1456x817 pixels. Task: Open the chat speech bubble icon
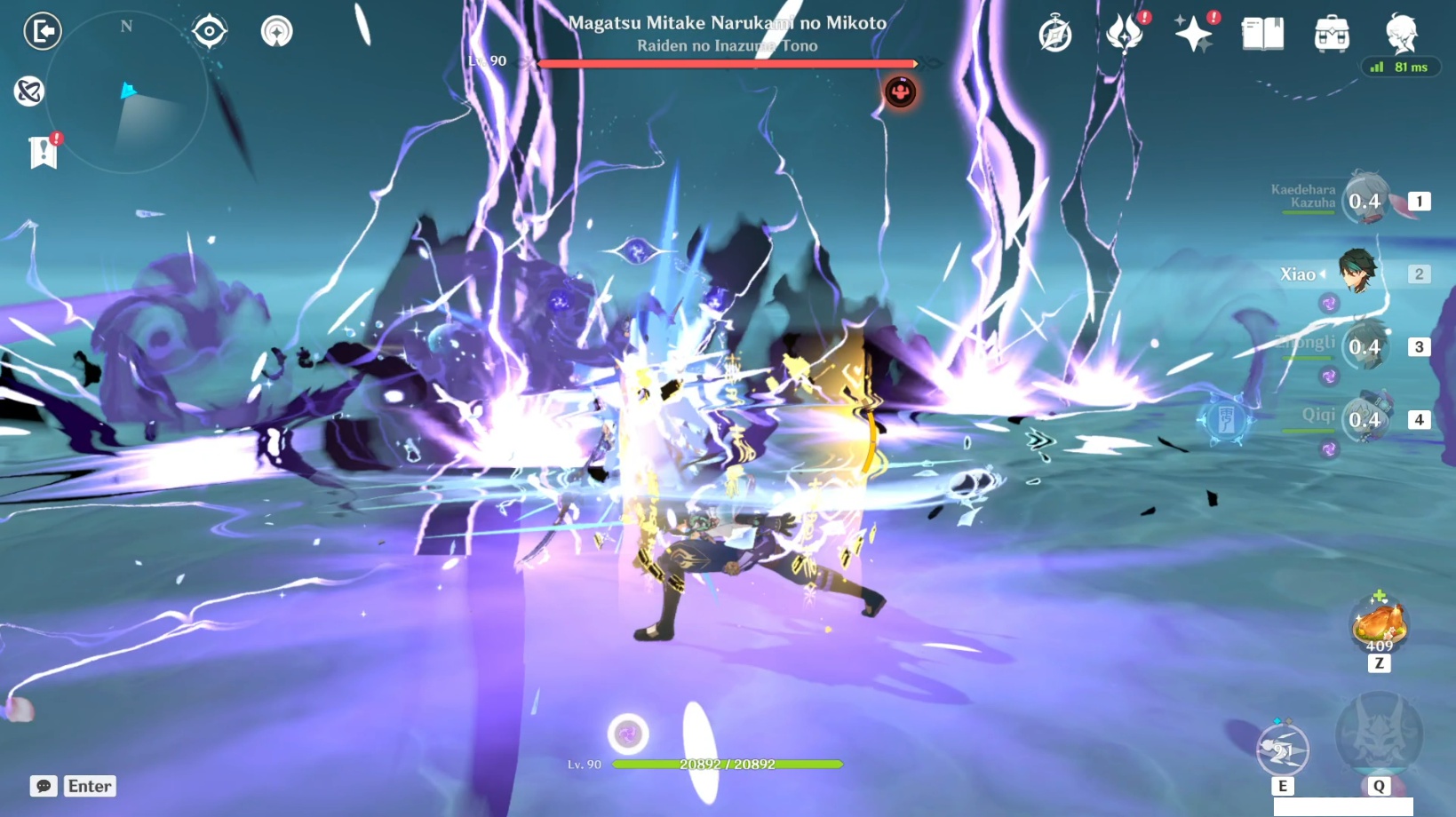pyautogui.click(x=42, y=786)
